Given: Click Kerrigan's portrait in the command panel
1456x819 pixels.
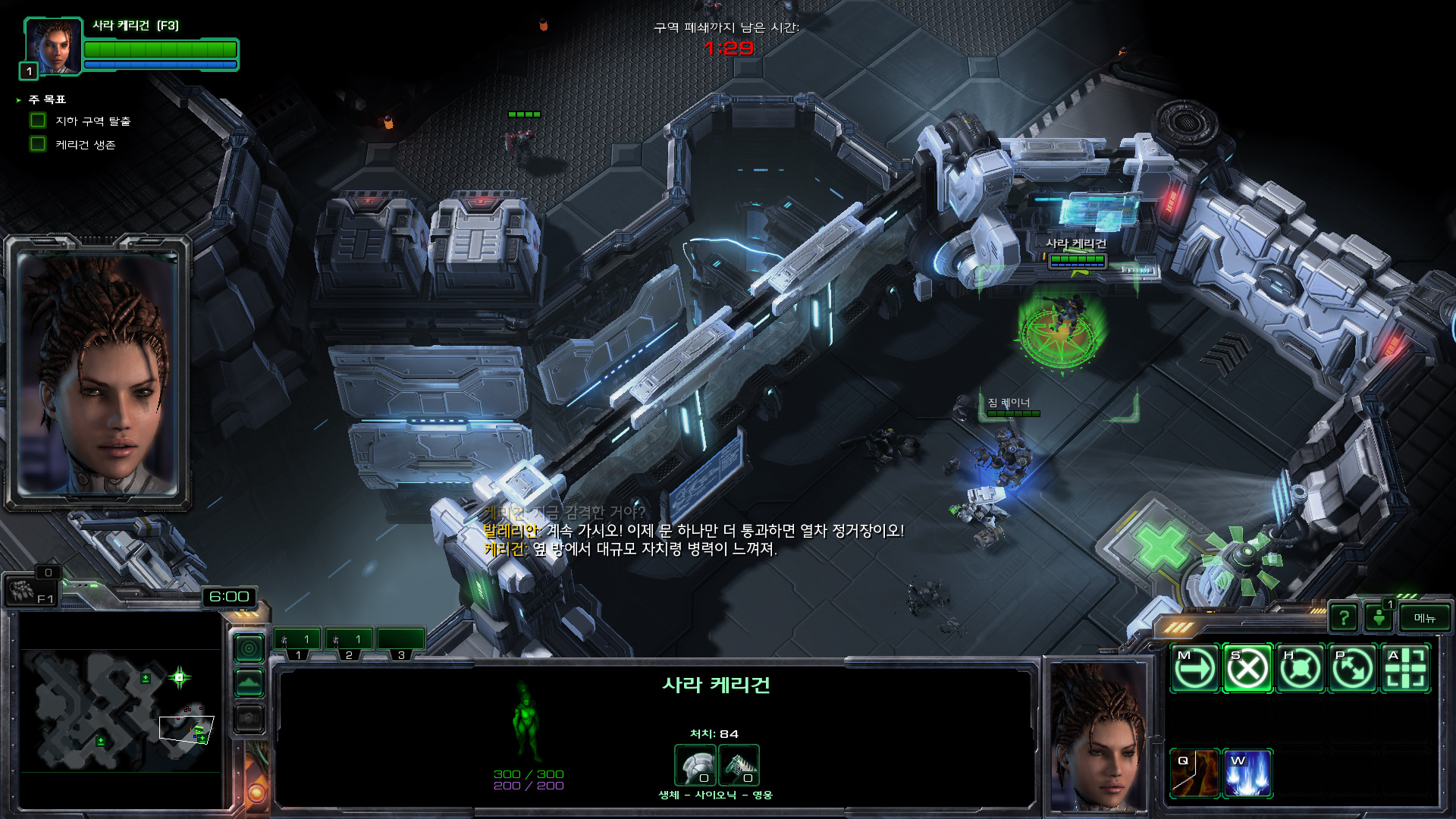Looking at the screenshot, I should point(1098,736).
